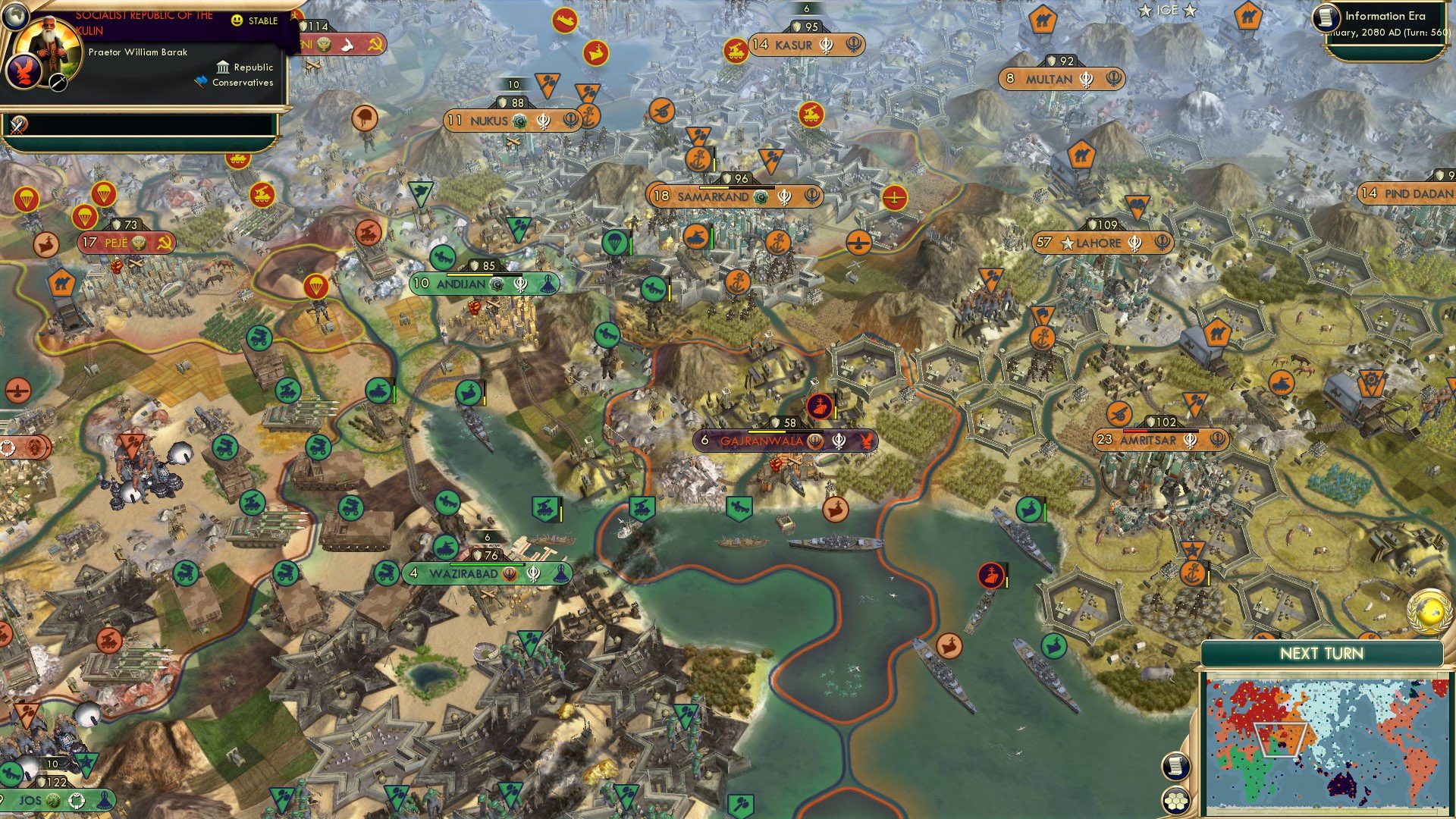
Task: Click the crossed-swords combat notification icon
Action: 18,124
